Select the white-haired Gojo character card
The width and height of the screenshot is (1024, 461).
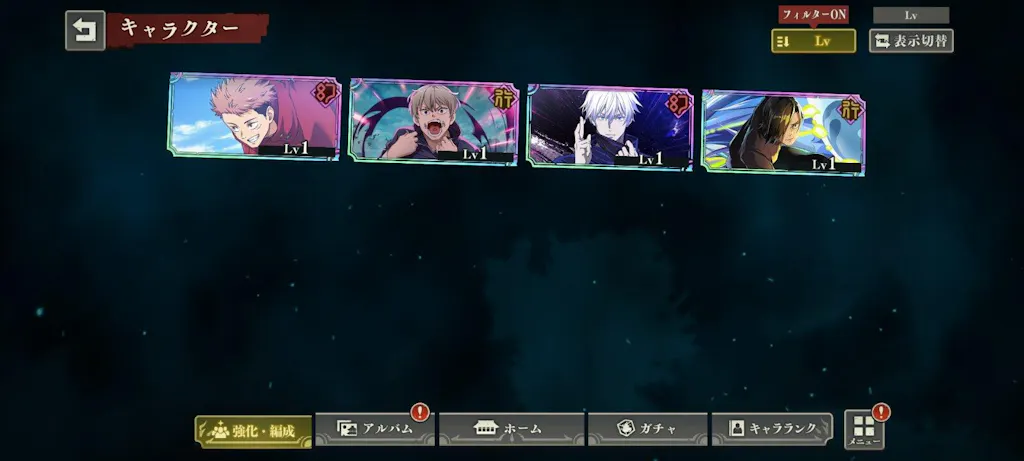tap(610, 126)
